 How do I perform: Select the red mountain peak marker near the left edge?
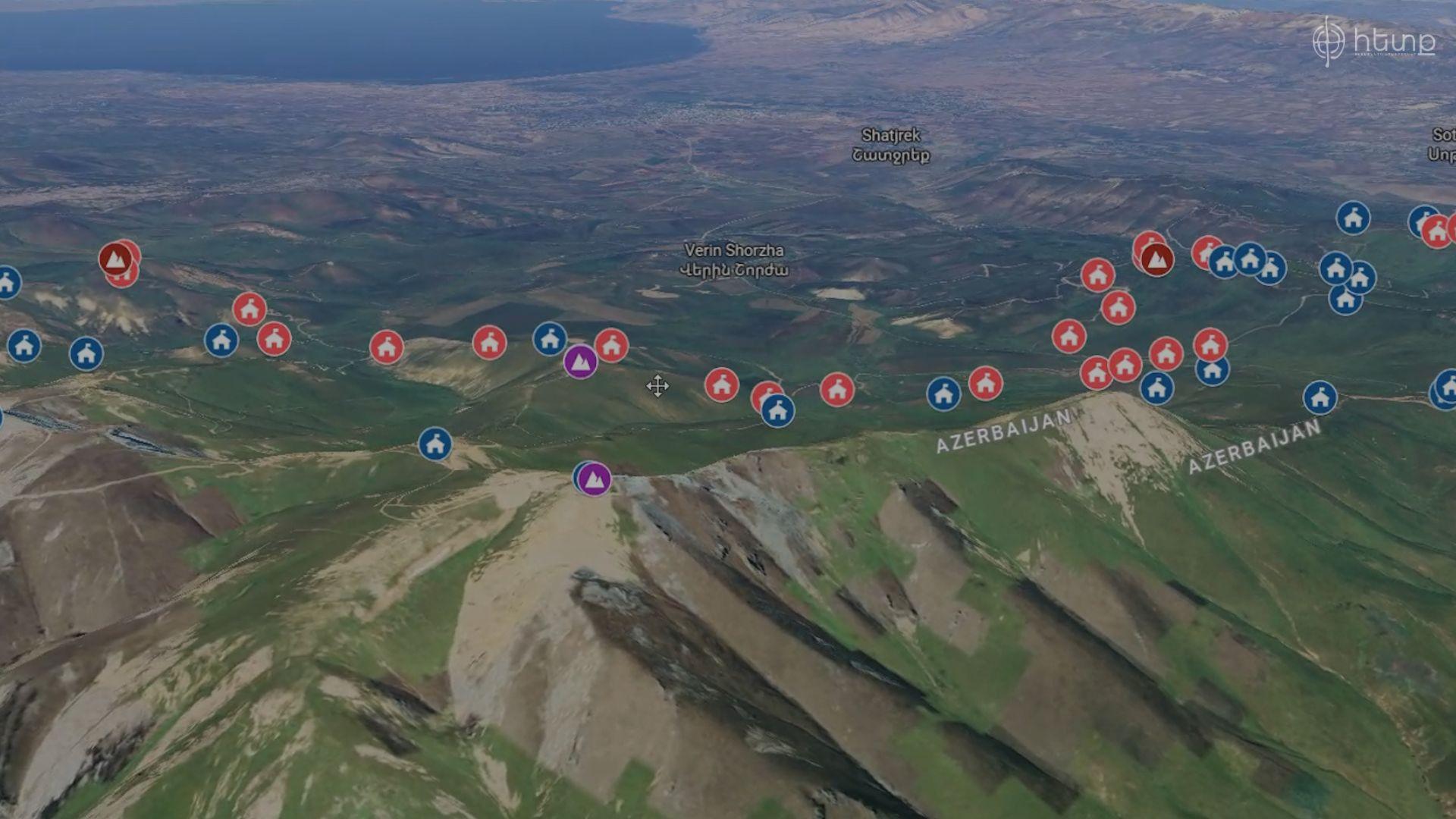(x=118, y=259)
